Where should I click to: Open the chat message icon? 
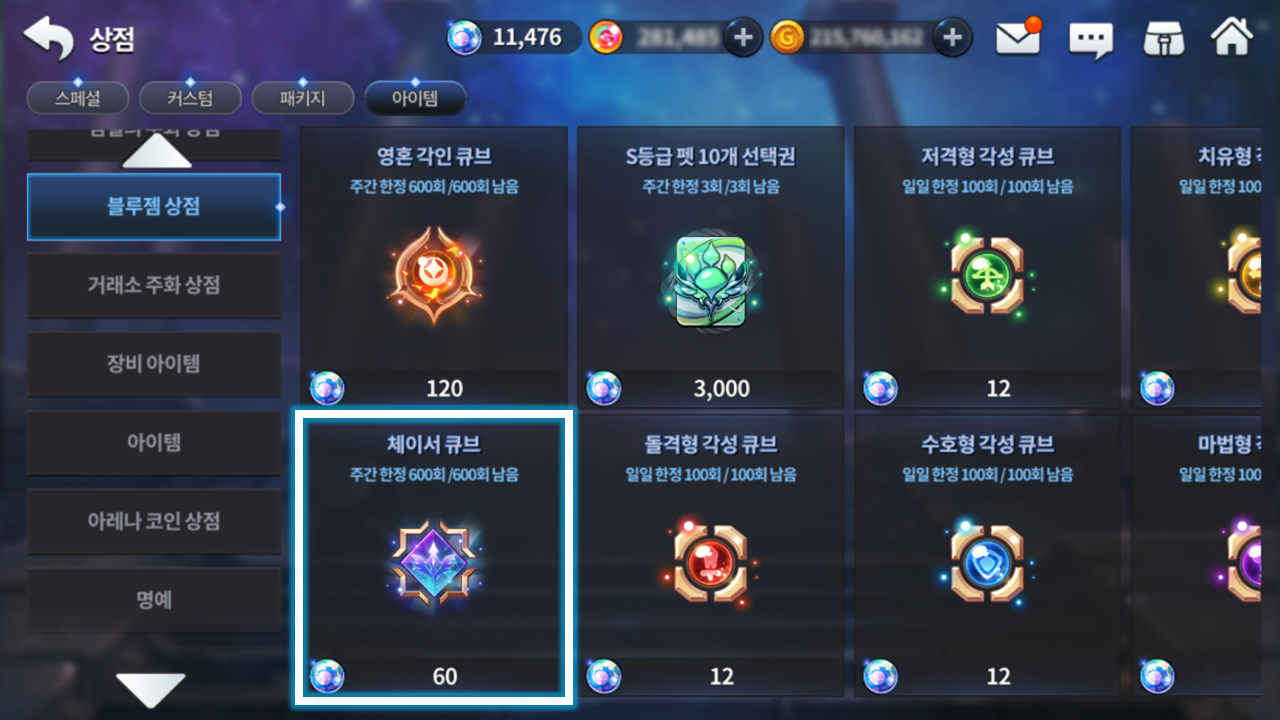tap(1089, 38)
